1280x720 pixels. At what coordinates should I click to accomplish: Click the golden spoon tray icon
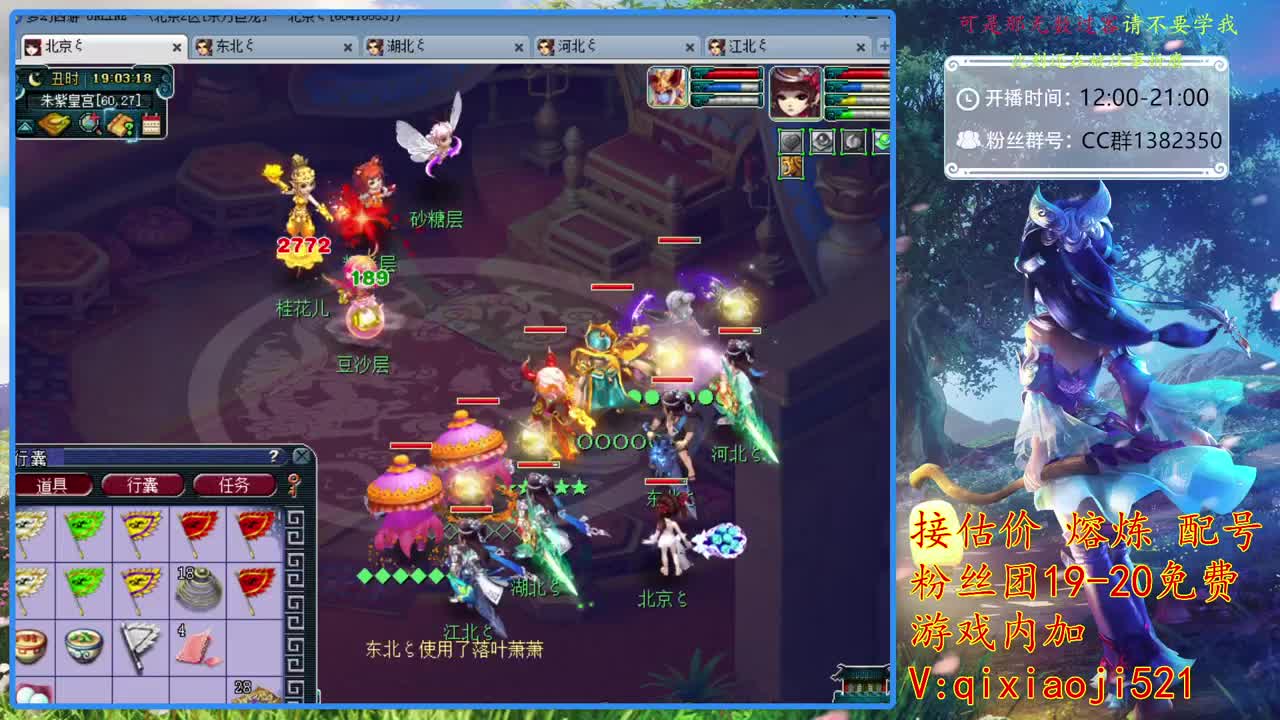(55, 124)
